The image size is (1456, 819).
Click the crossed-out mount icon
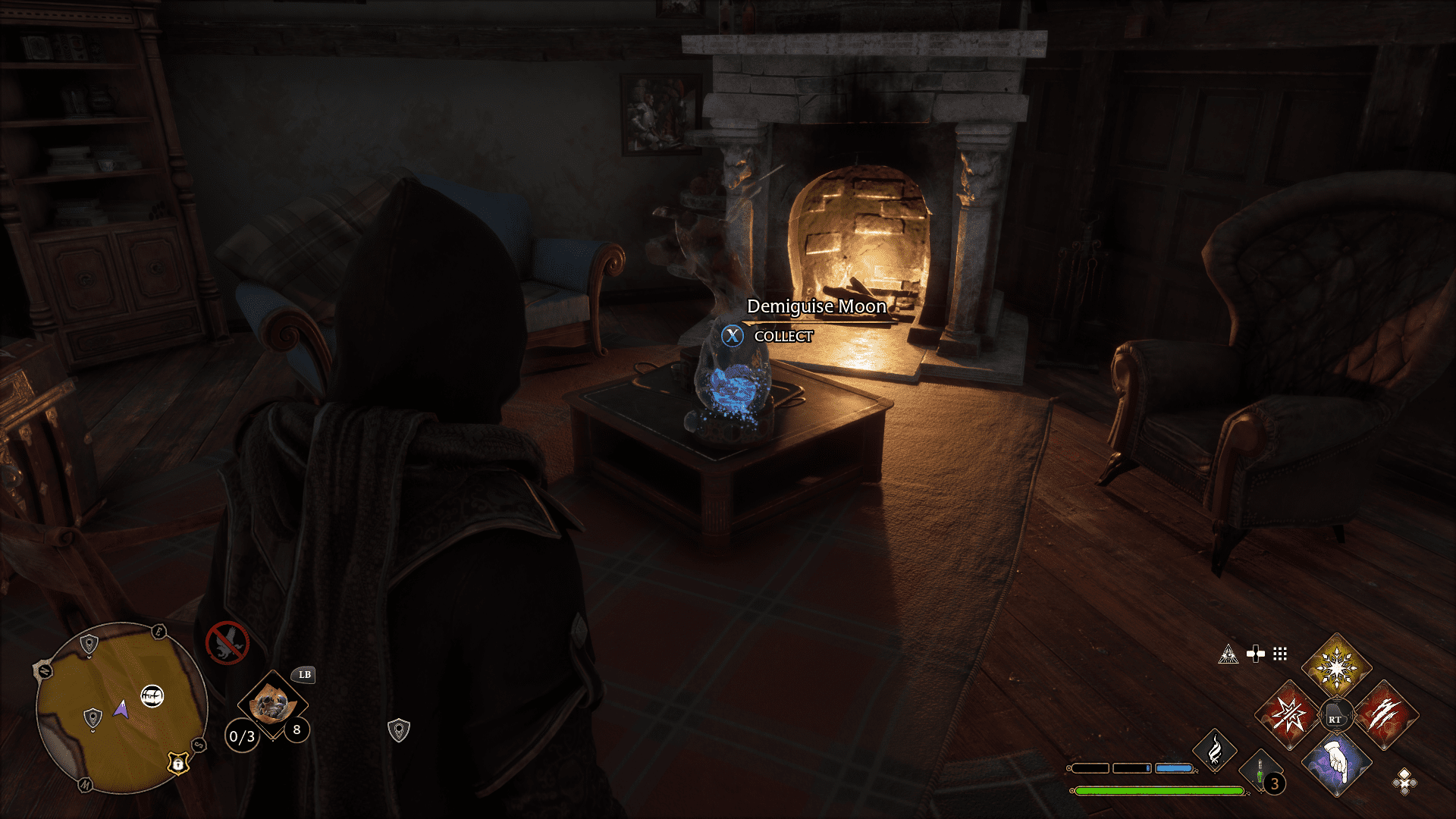(227, 643)
